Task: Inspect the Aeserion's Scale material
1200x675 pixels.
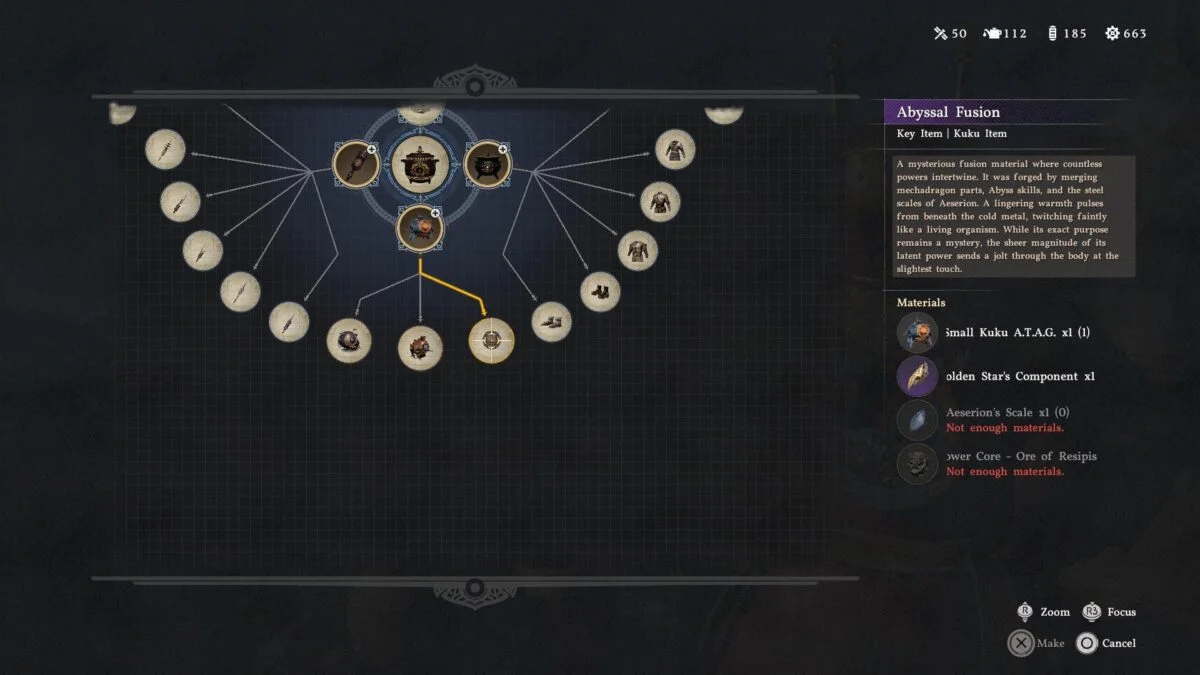Action: [917, 420]
